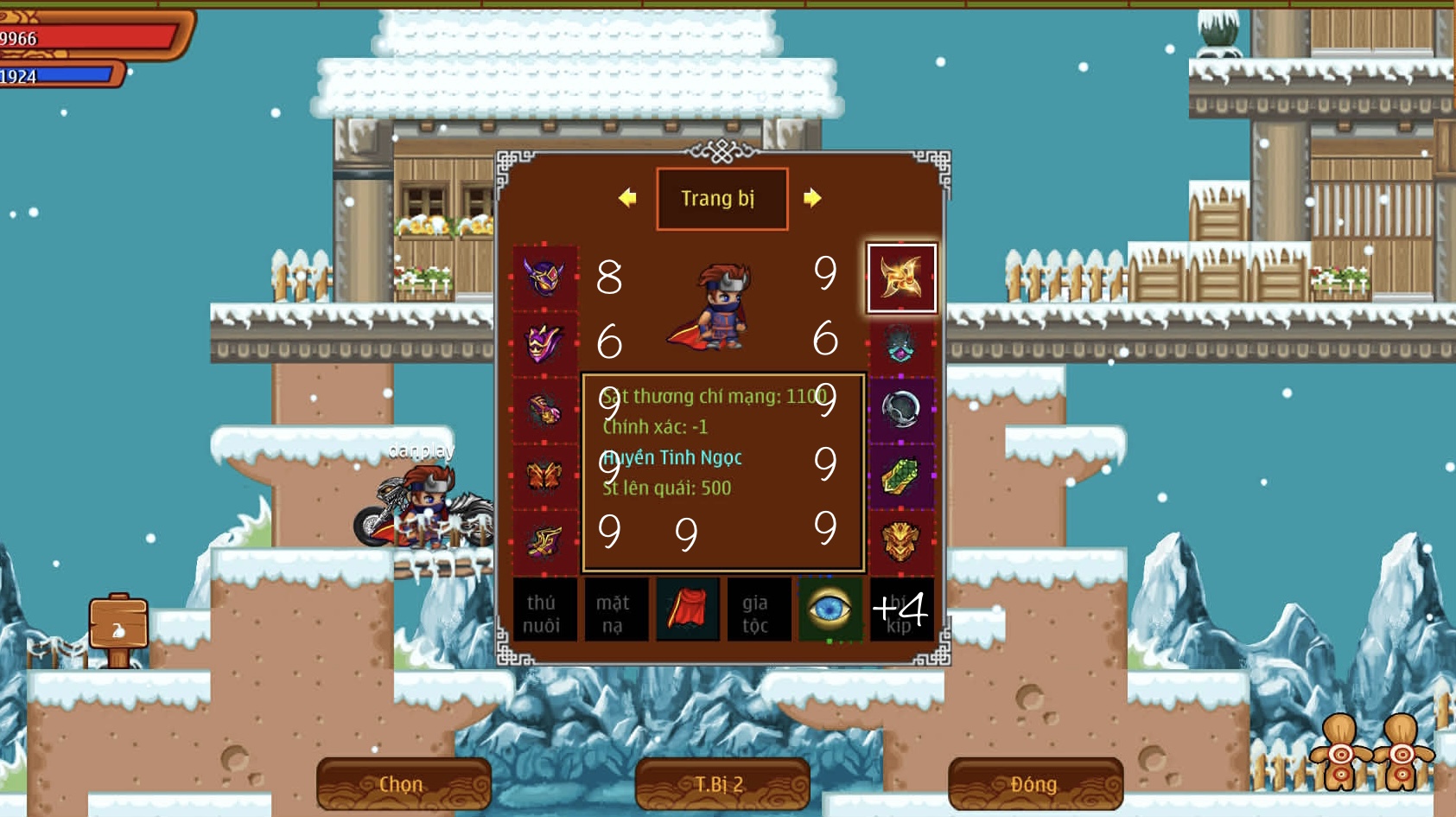Select the silver ring slot
The width and height of the screenshot is (1456, 817).
point(901,410)
